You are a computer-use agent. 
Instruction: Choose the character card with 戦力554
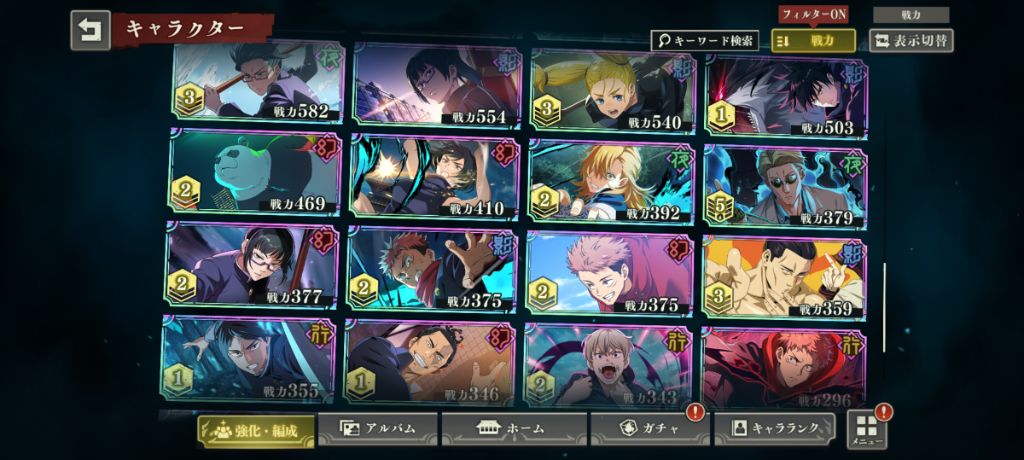(435, 85)
